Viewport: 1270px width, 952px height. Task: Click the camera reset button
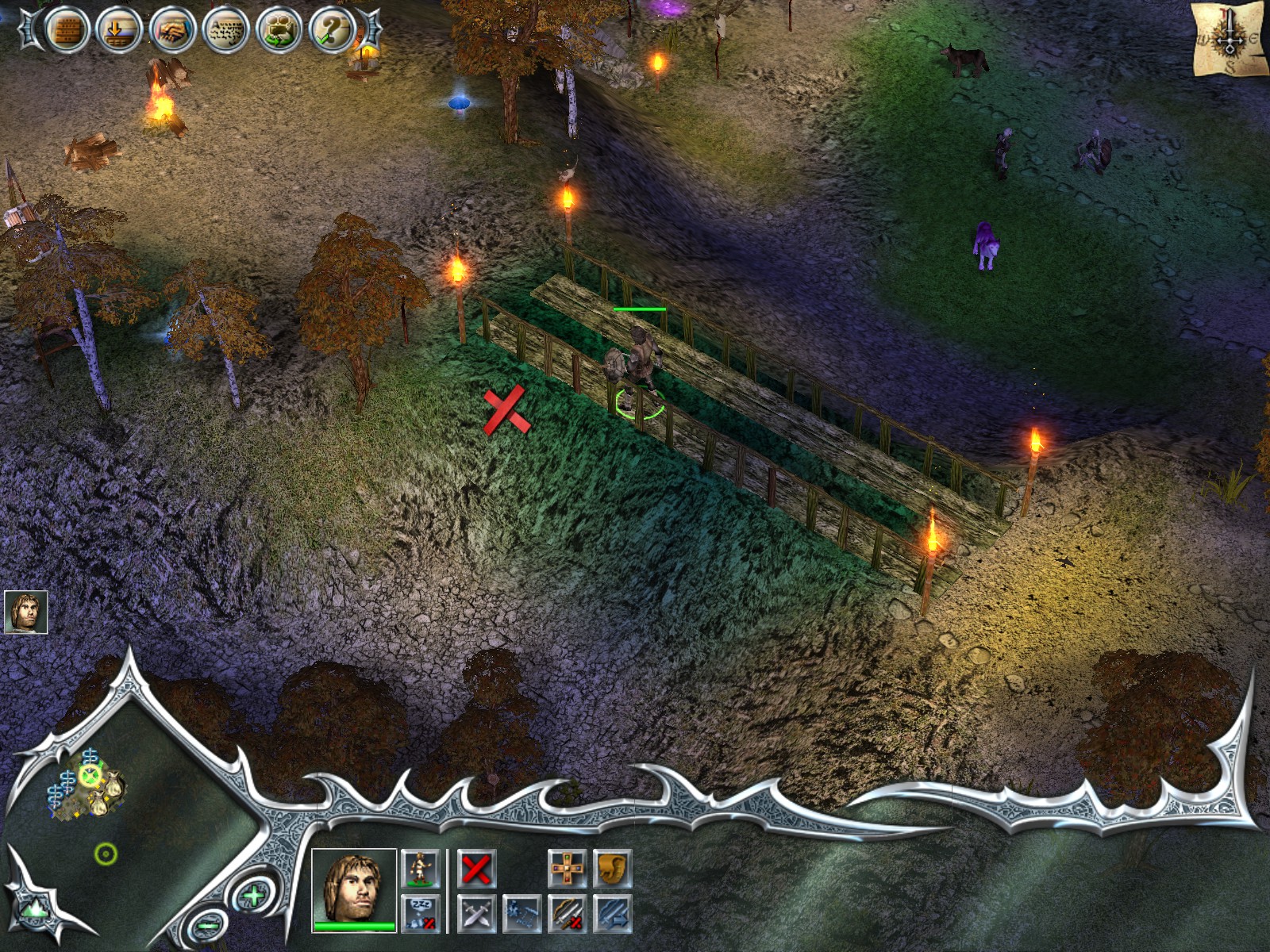(279, 31)
